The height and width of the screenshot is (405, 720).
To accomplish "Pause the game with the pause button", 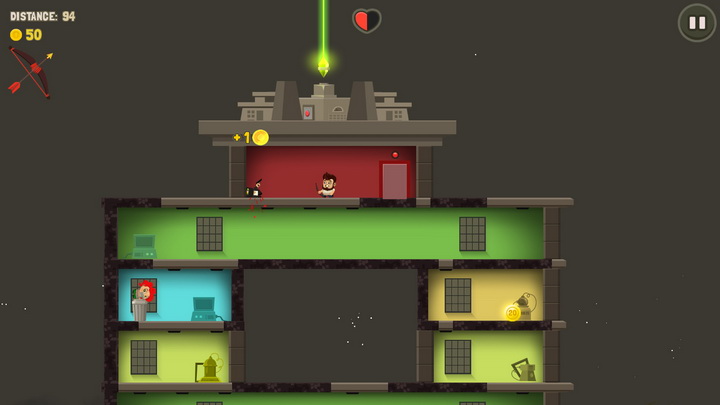I will pyautogui.click(x=696, y=23).
